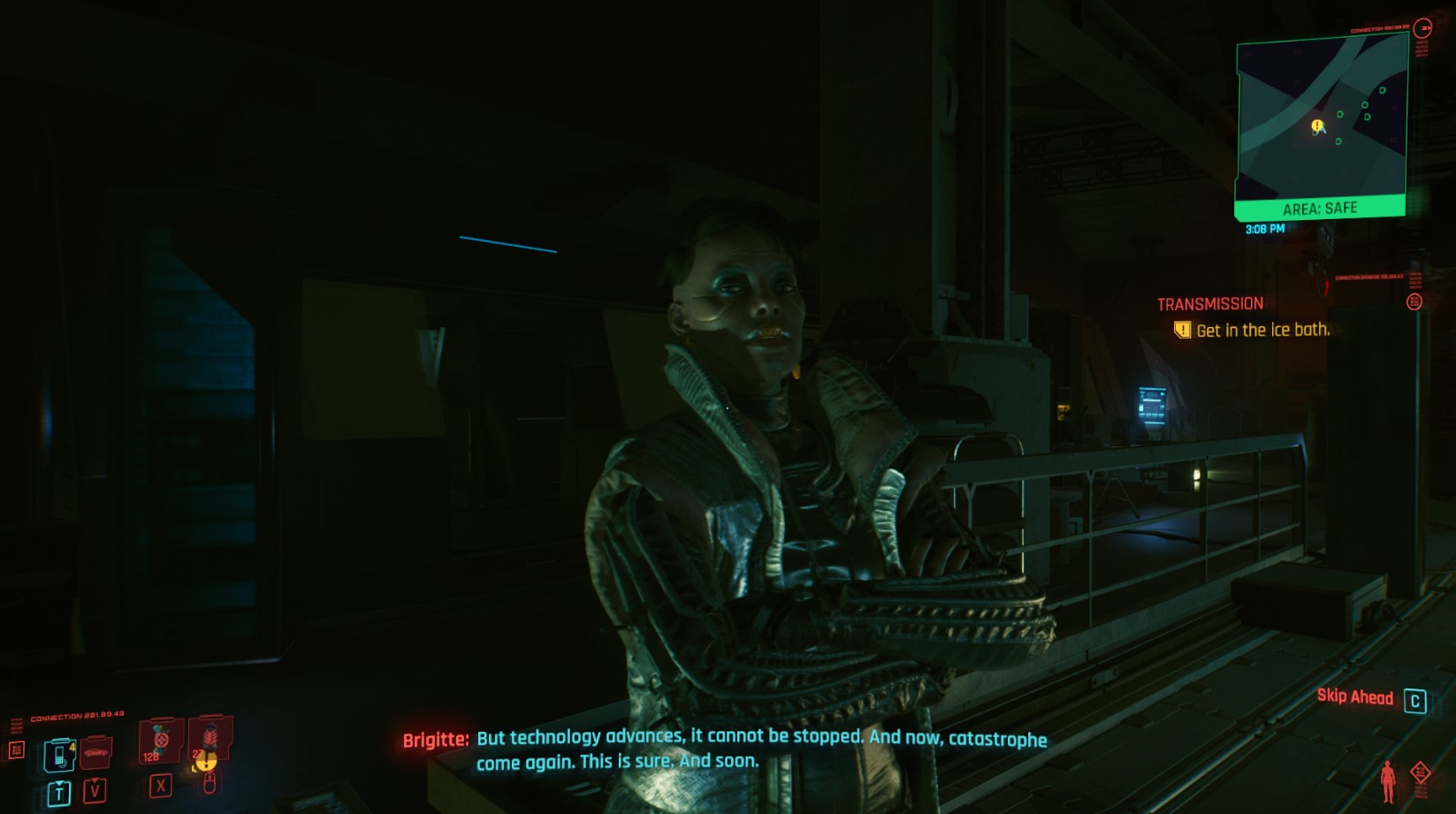Expand the vehicle slot dropdown arrow
This screenshot has height=814, width=1456.
pyautogui.click(x=95, y=780)
